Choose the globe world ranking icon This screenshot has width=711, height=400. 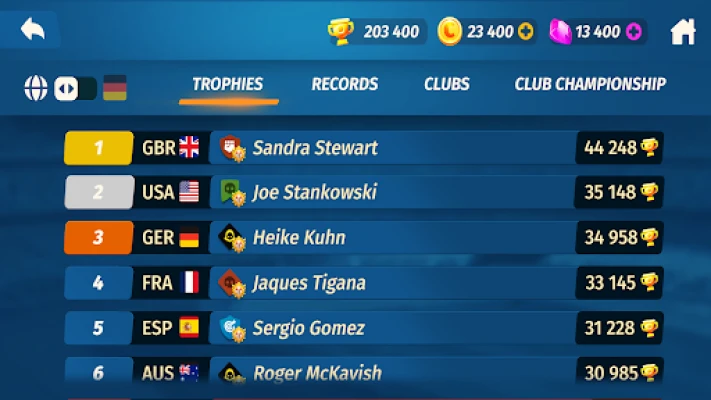[36, 88]
